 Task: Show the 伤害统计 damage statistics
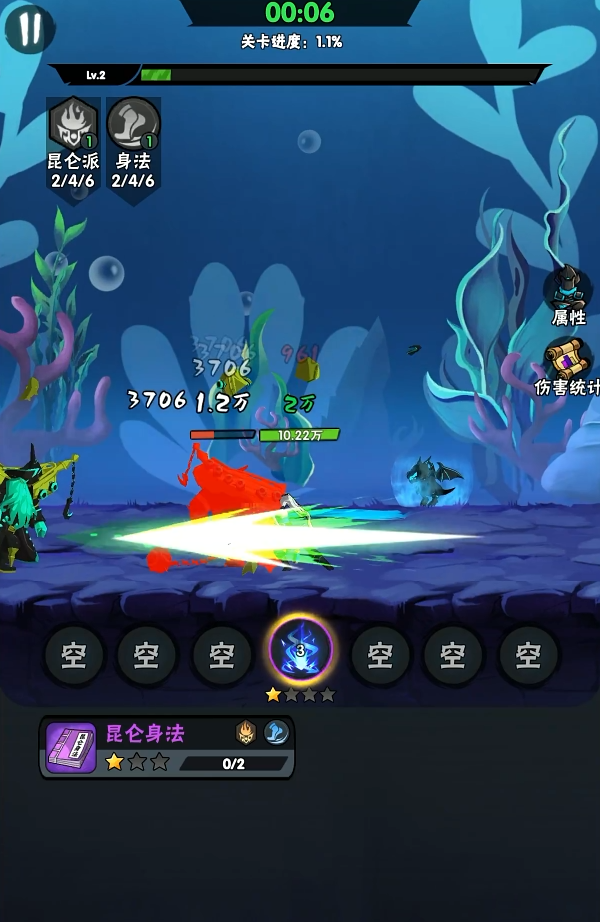(x=567, y=362)
